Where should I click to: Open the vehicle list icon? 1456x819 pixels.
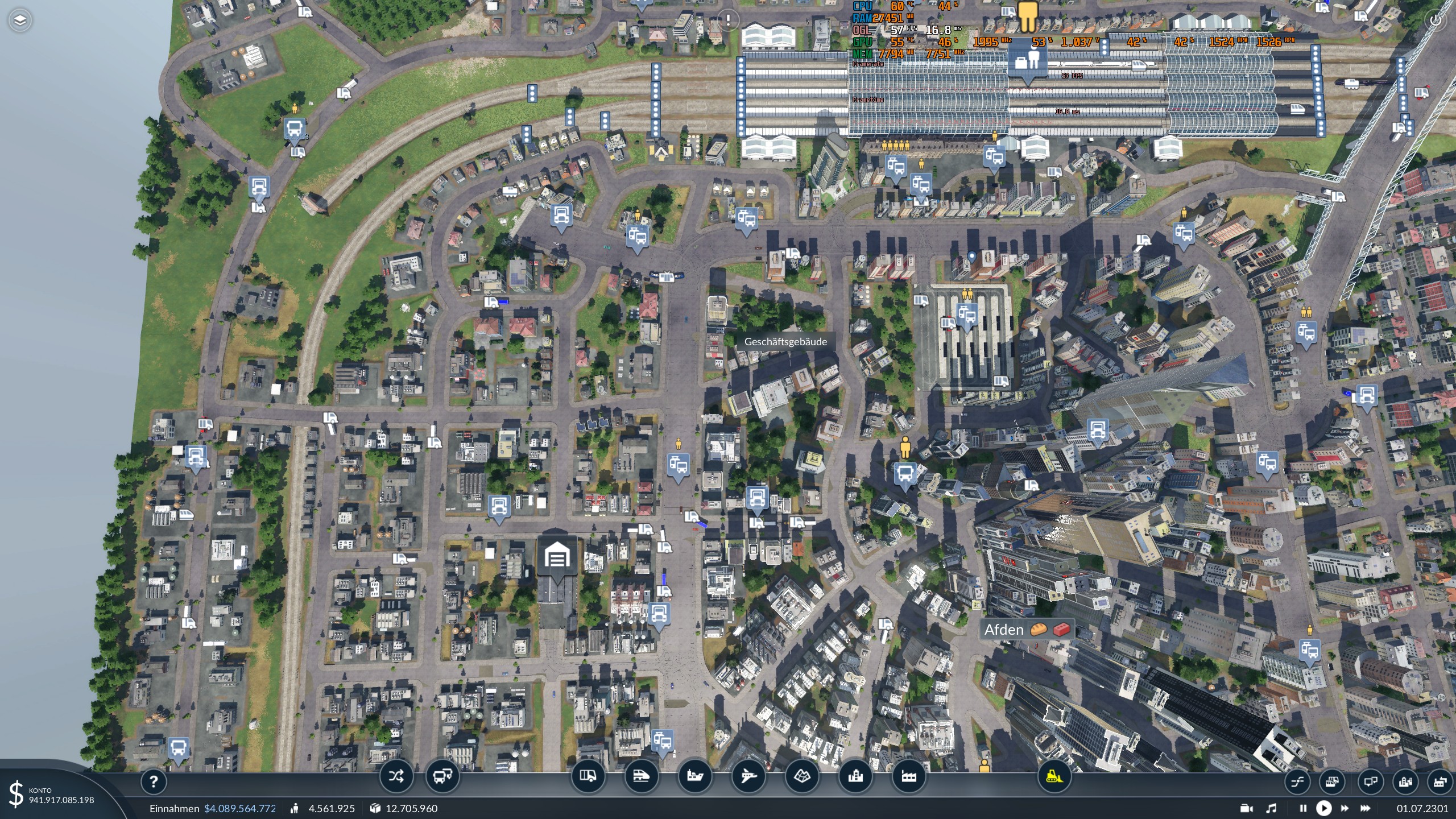coord(1332,783)
